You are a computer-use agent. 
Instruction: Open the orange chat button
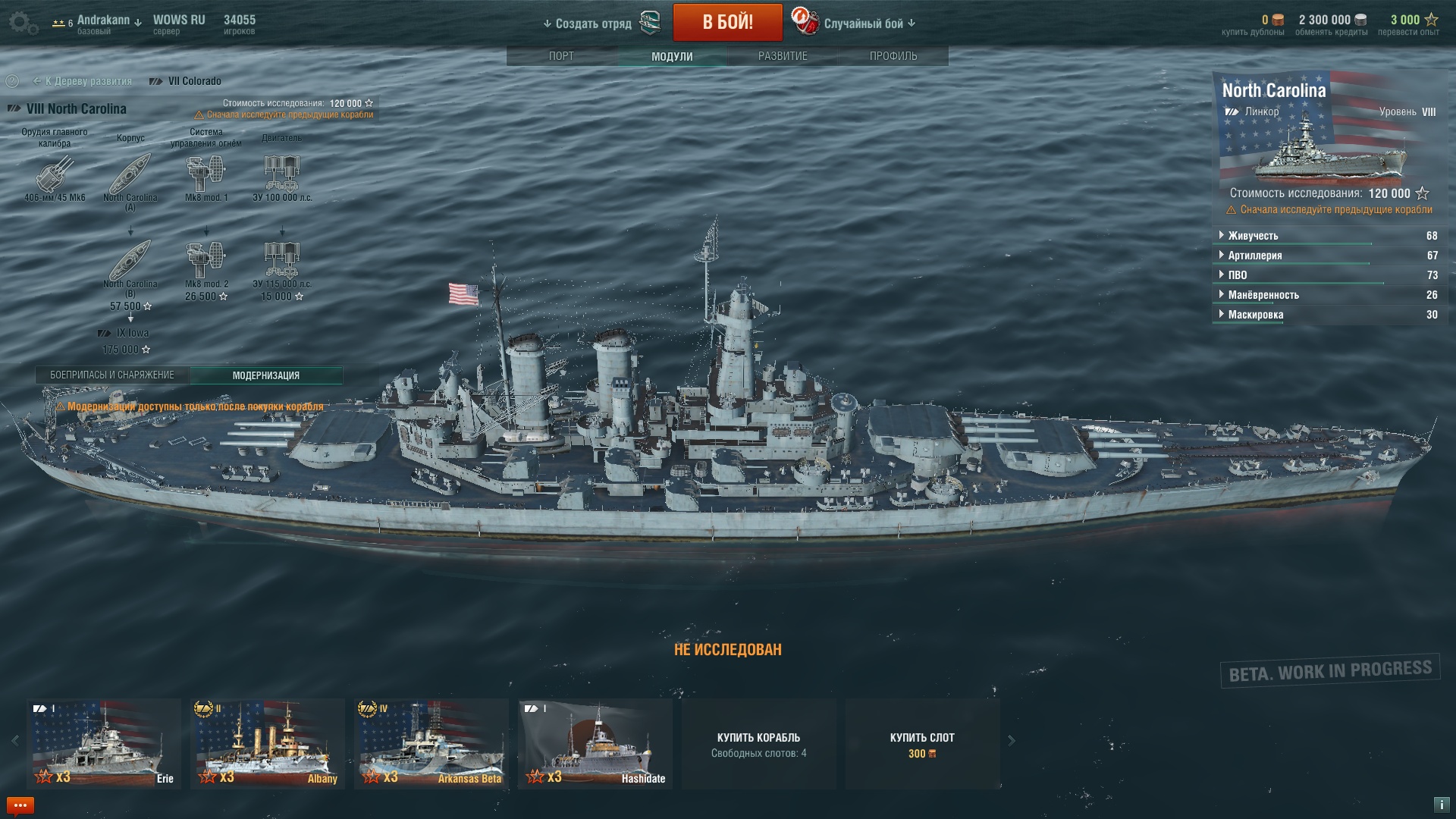coord(20,805)
